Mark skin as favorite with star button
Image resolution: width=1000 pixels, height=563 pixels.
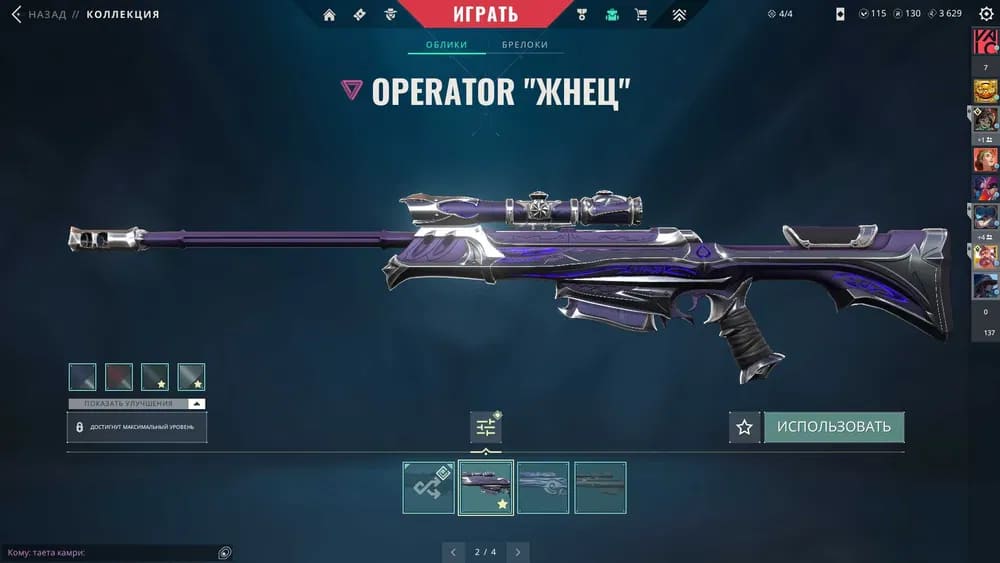[x=744, y=427]
